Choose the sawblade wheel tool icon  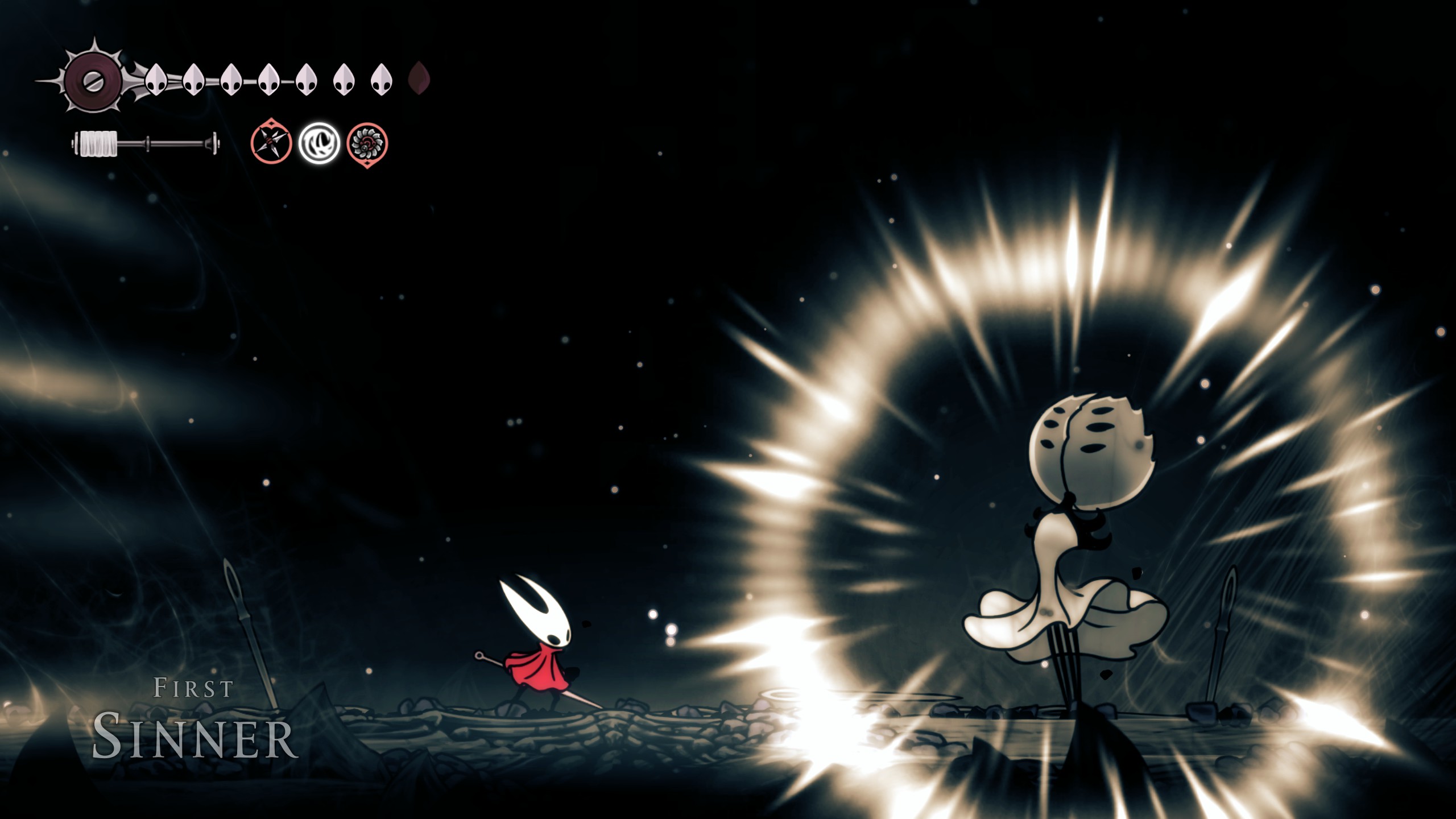[x=367, y=143]
